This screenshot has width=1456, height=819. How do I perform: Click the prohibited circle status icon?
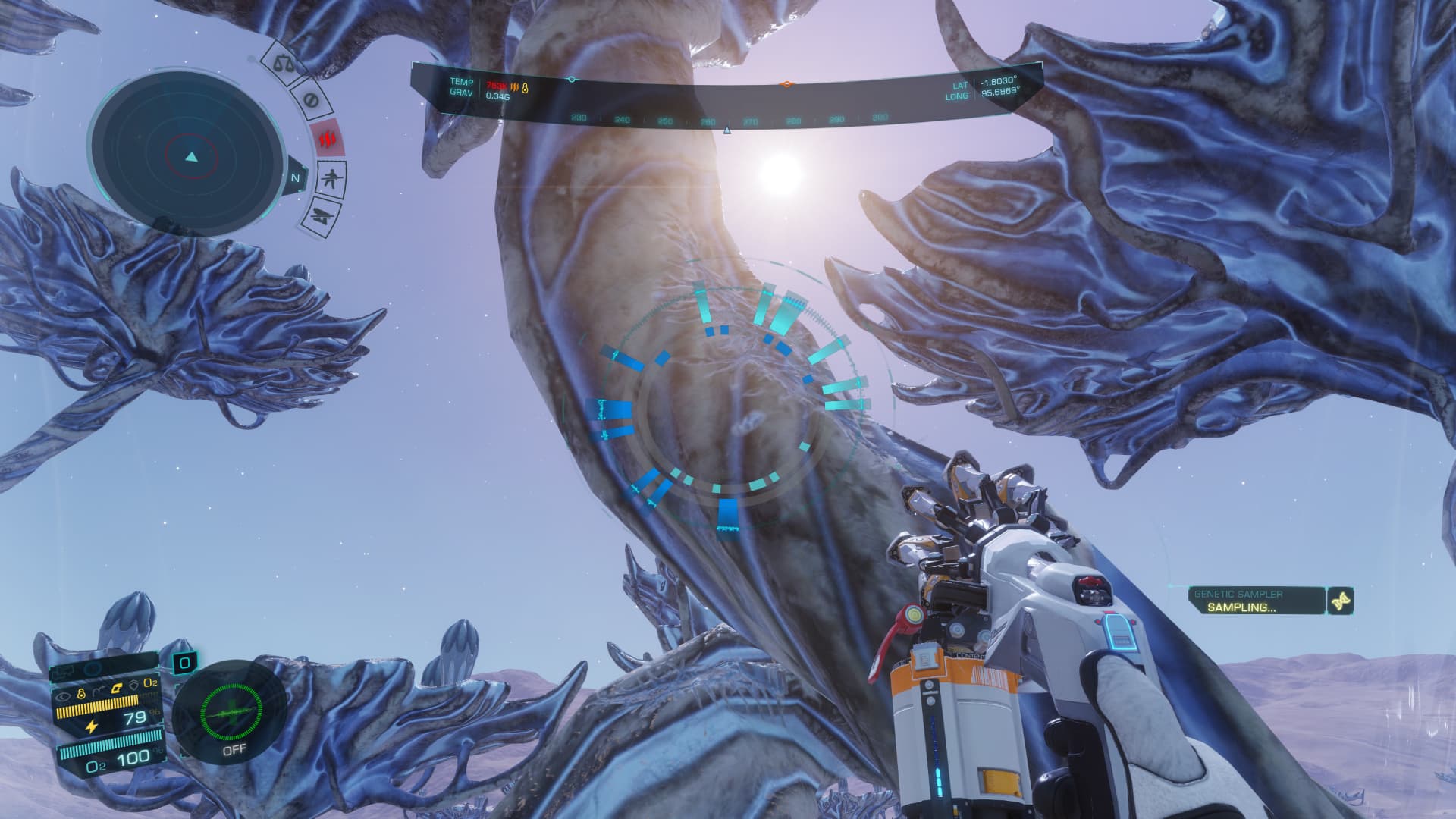309,100
